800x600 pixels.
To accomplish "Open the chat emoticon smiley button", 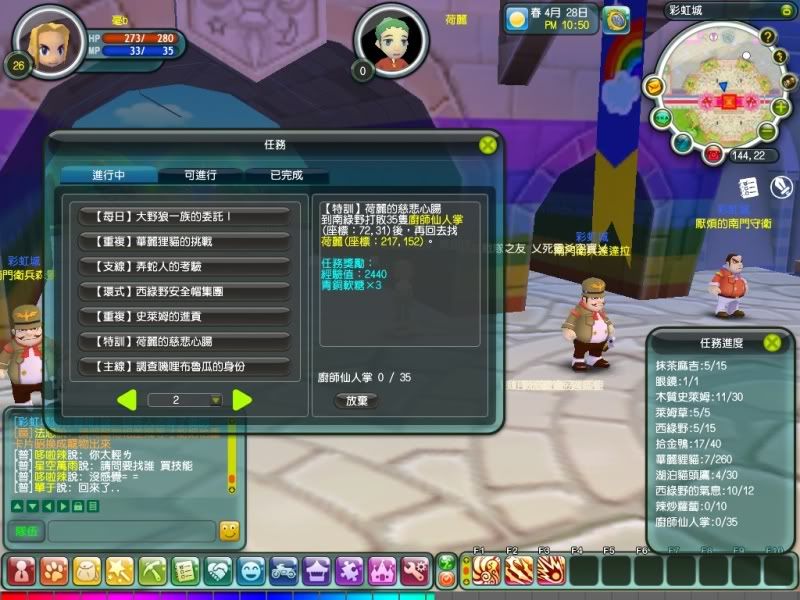I will (x=229, y=531).
